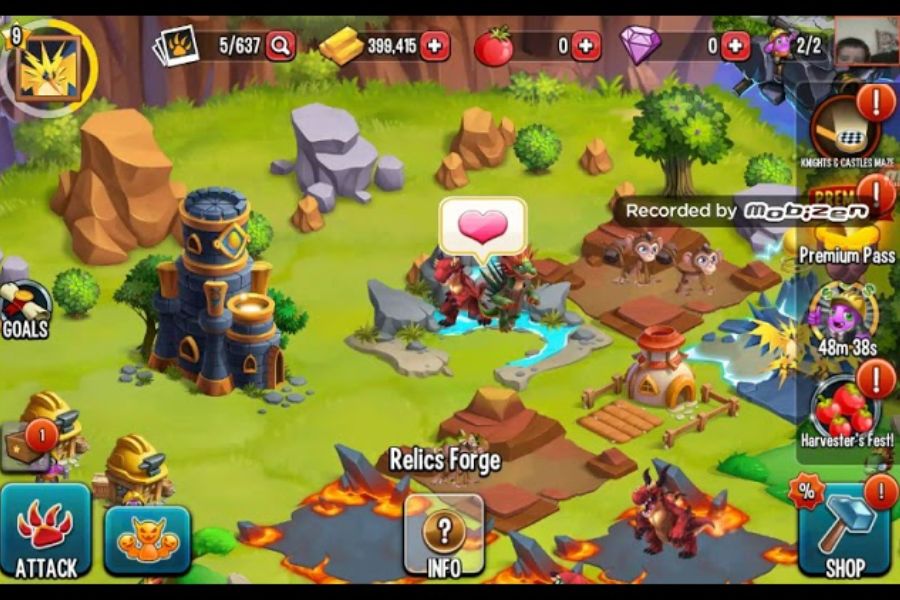Buy gems using the plus button
900x600 pixels.
pos(735,46)
